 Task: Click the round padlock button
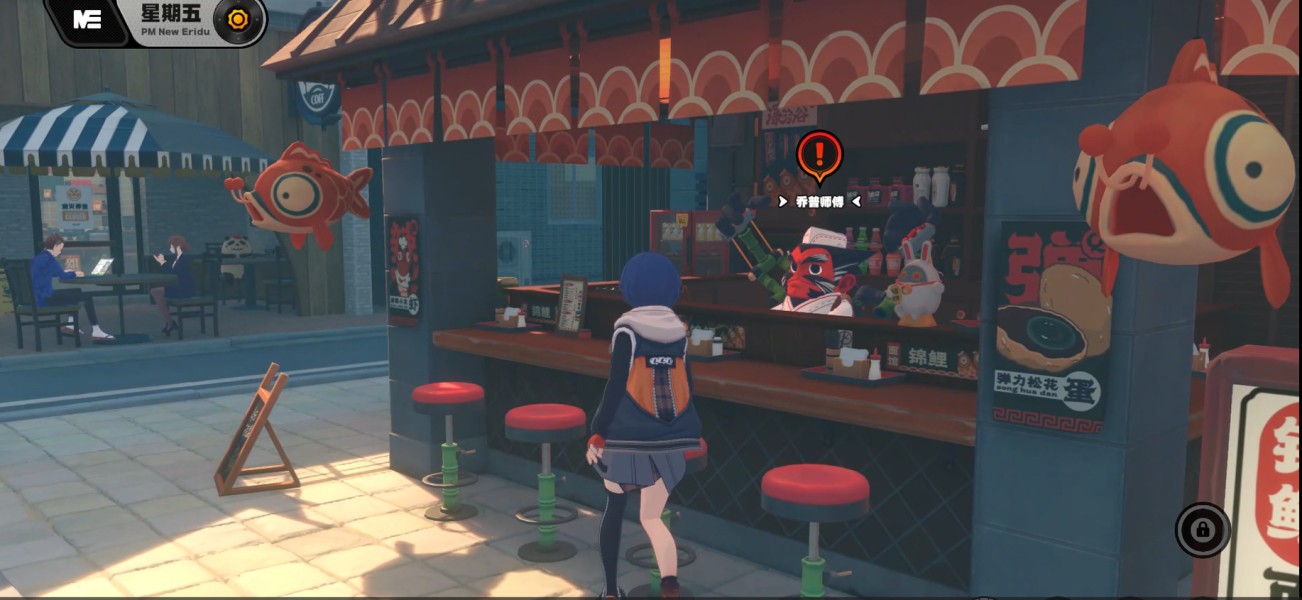point(1202,529)
